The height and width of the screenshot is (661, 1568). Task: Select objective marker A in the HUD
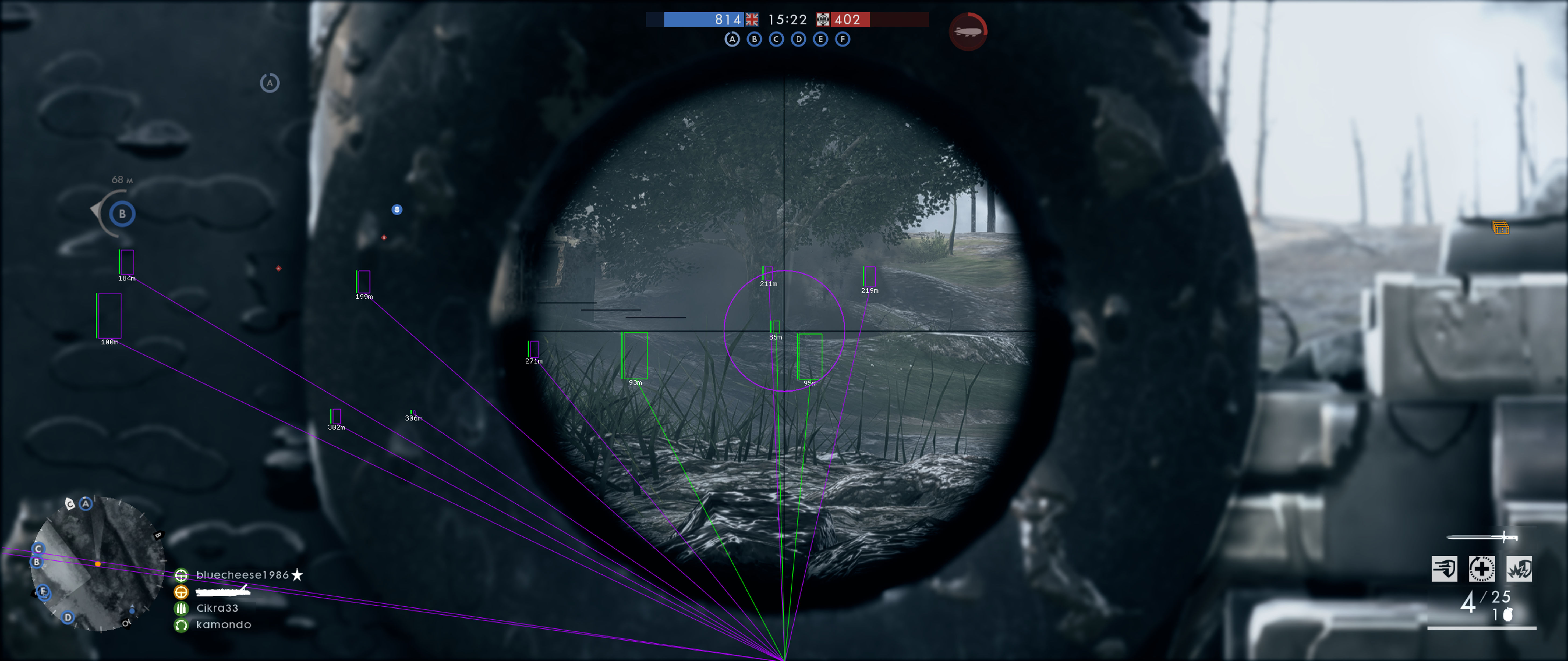click(x=732, y=39)
